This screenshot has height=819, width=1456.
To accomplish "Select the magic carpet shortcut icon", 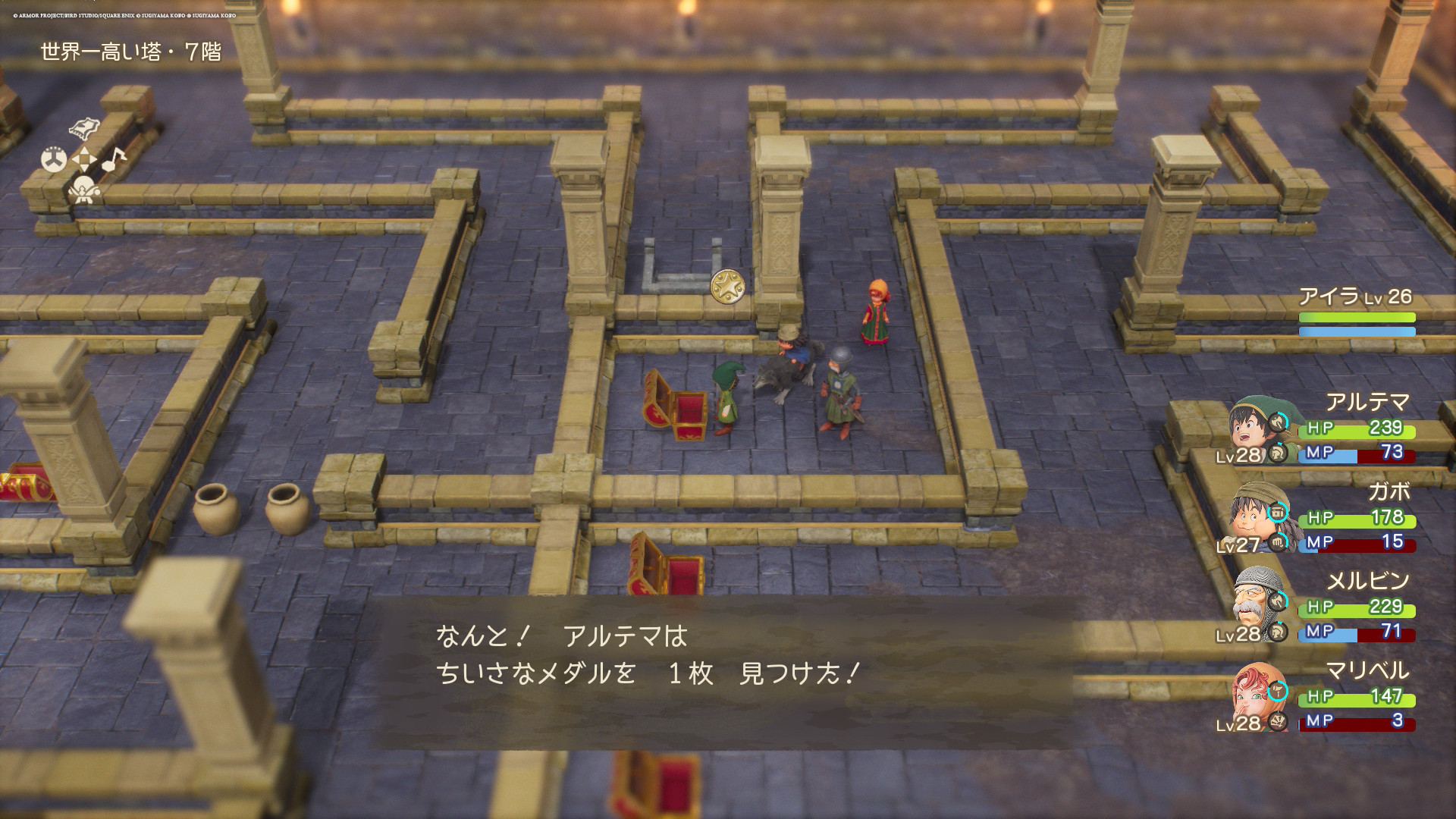I will pyautogui.click(x=84, y=127).
